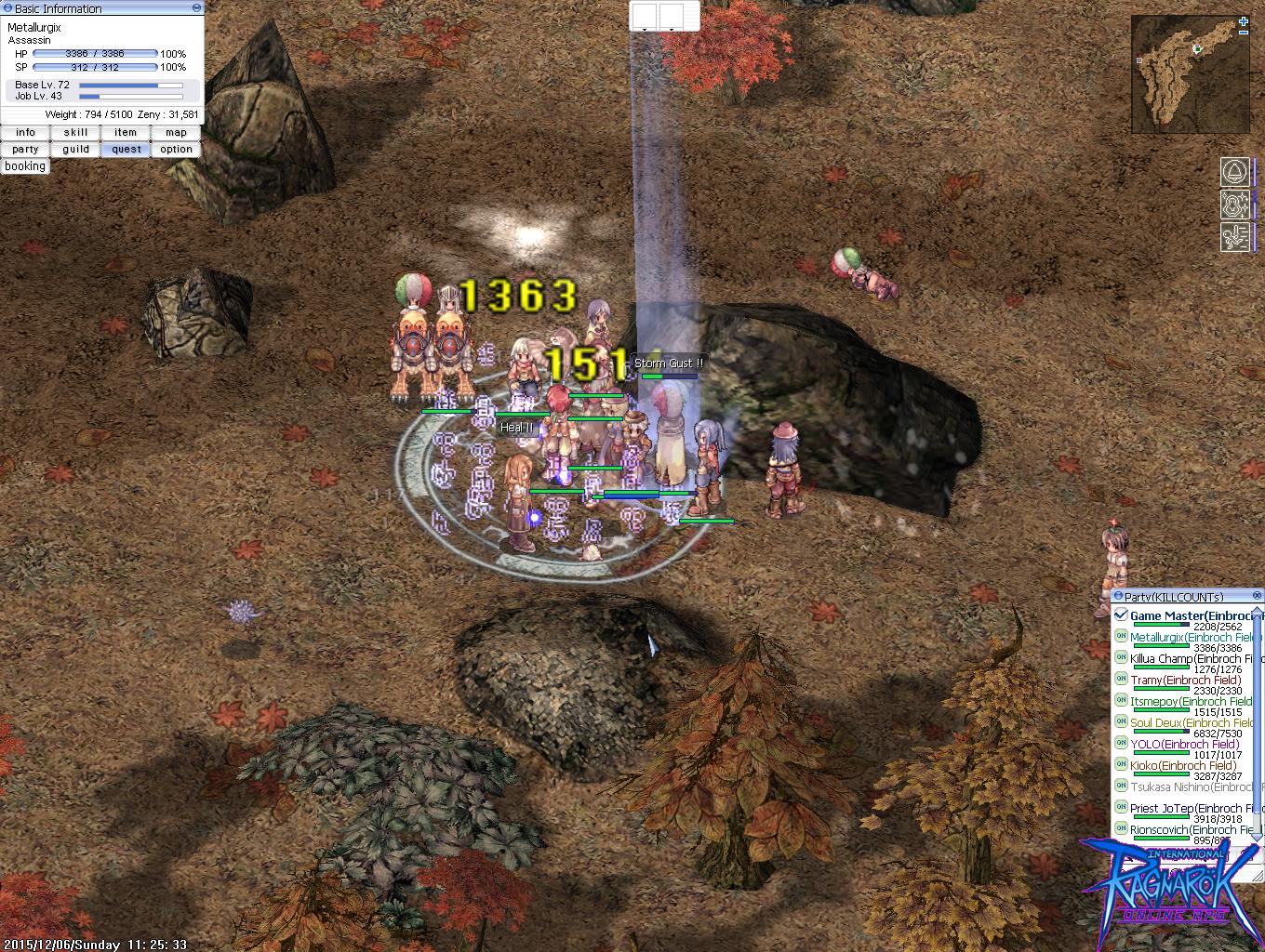Switch to the quest tab
1265x952 pixels.
(x=125, y=149)
